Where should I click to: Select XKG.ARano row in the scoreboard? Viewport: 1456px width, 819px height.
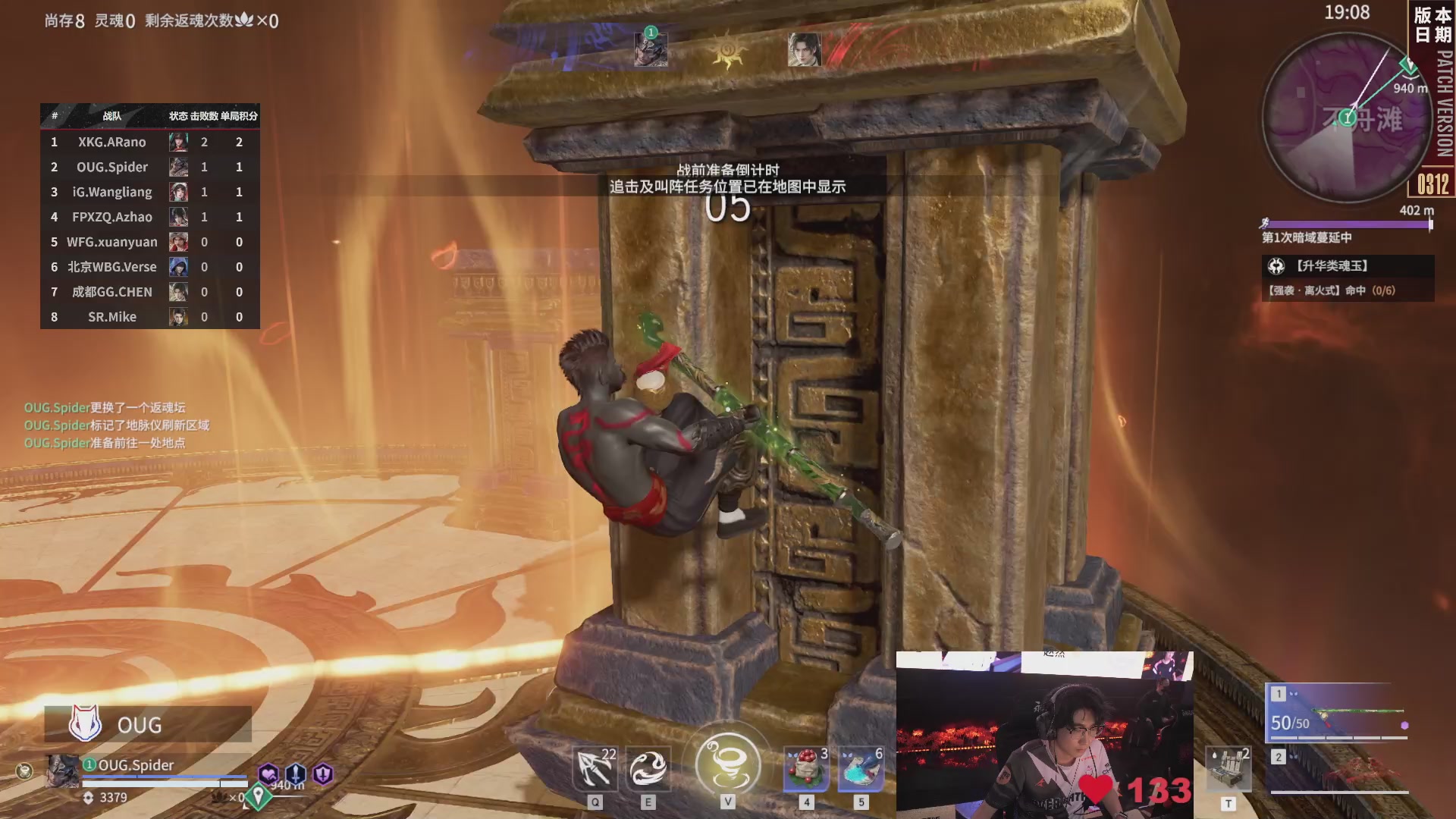149,142
